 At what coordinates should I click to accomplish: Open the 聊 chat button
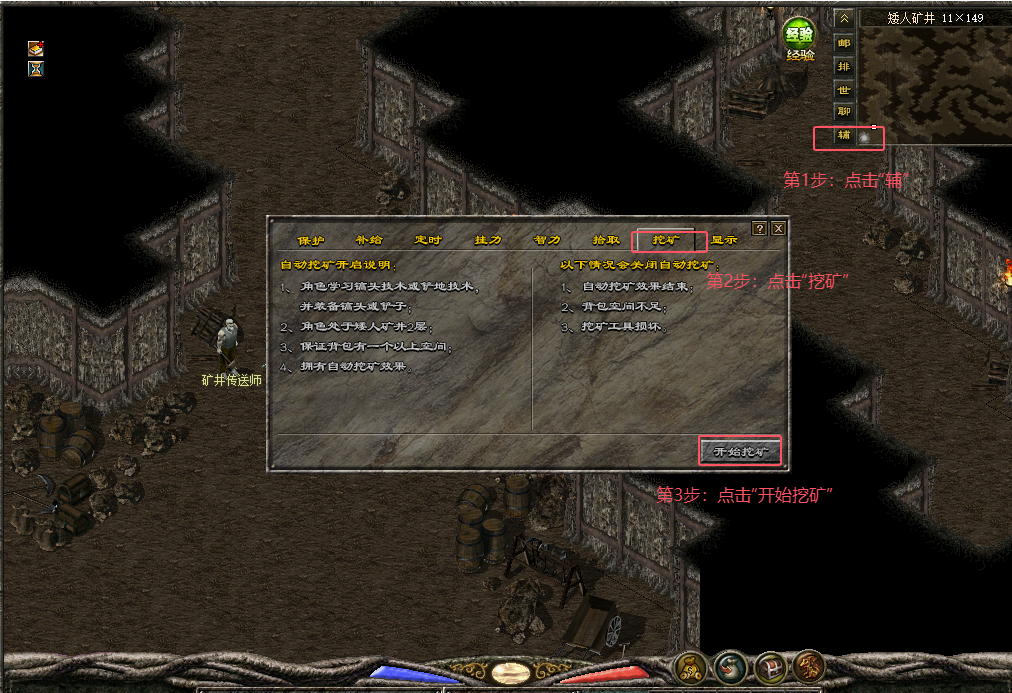pyautogui.click(x=844, y=112)
